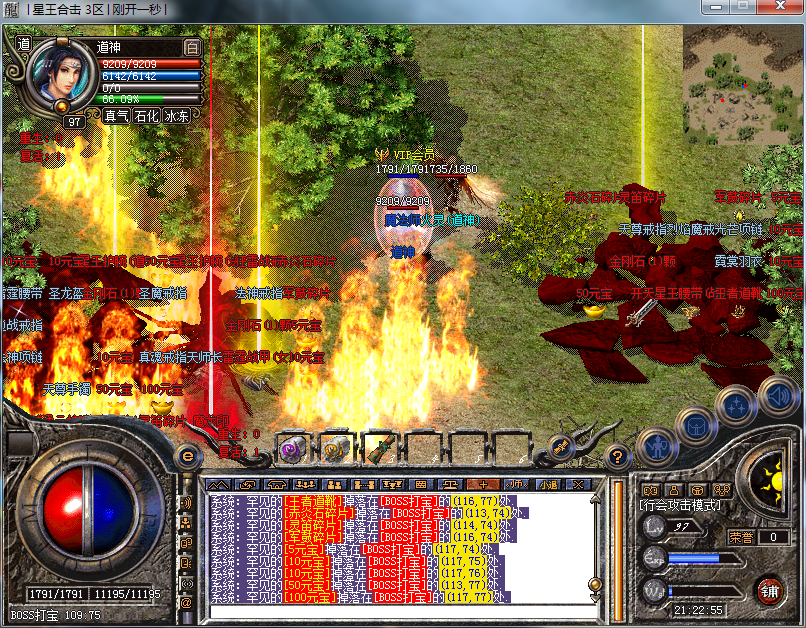Open the red 铺 shop button
The height and width of the screenshot is (628, 806).
point(769,590)
